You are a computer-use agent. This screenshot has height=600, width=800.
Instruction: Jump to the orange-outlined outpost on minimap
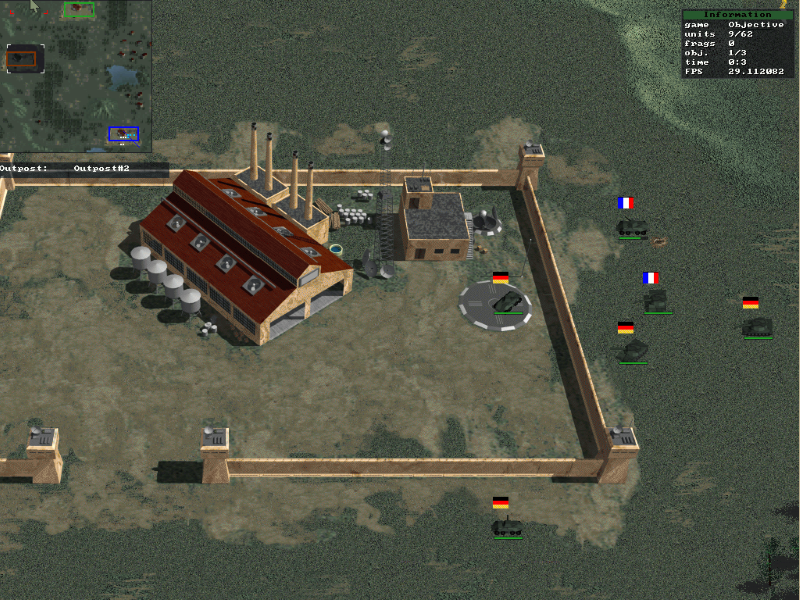[x=20, y=59]
